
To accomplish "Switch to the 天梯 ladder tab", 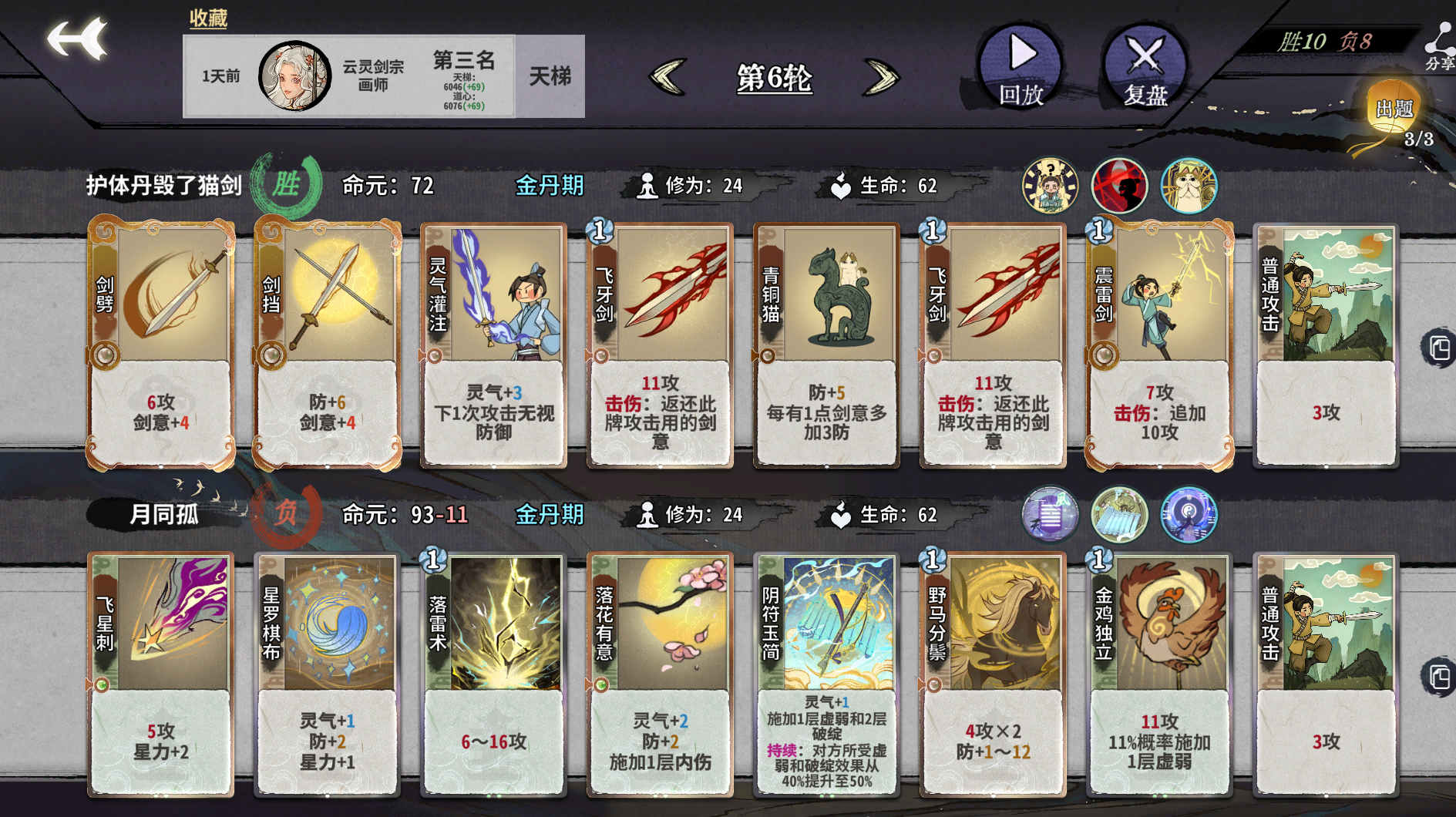I will point(550,76).
